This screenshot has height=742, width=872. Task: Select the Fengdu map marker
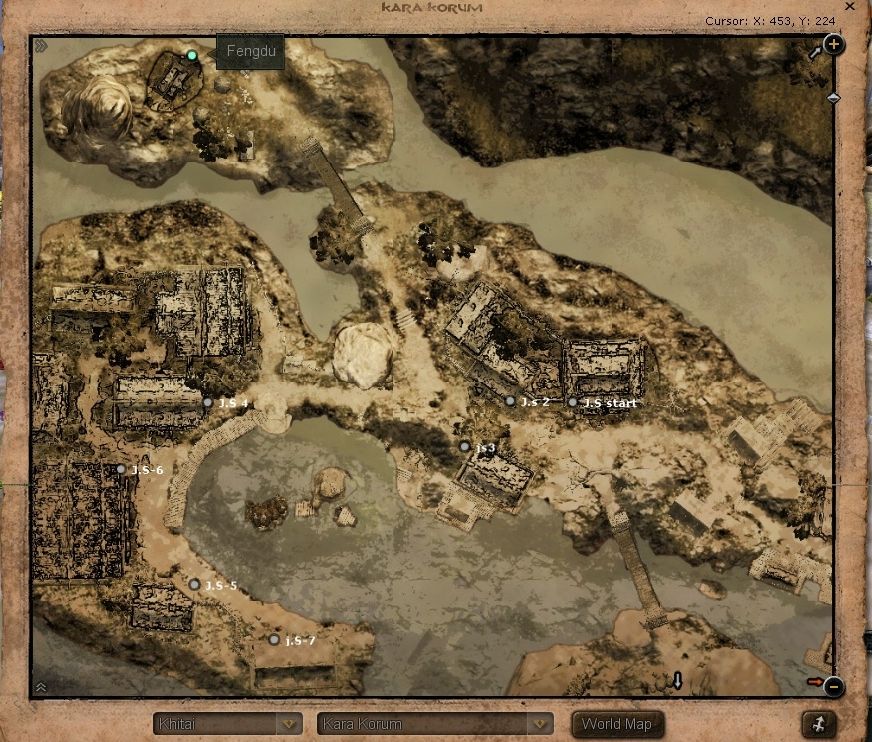(x=192, y=55)
